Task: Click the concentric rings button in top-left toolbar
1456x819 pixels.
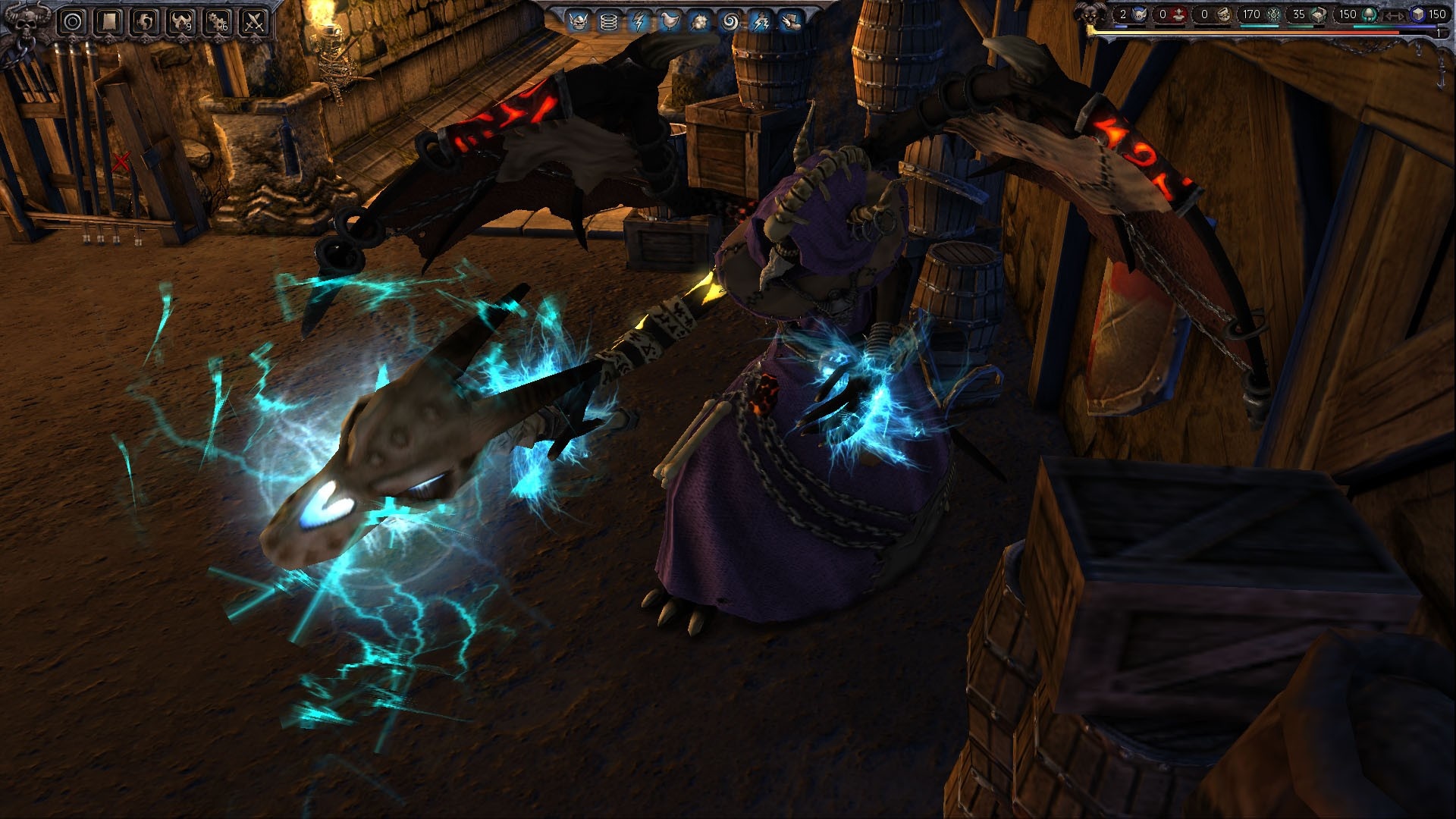Action: [x=73, y=22]
